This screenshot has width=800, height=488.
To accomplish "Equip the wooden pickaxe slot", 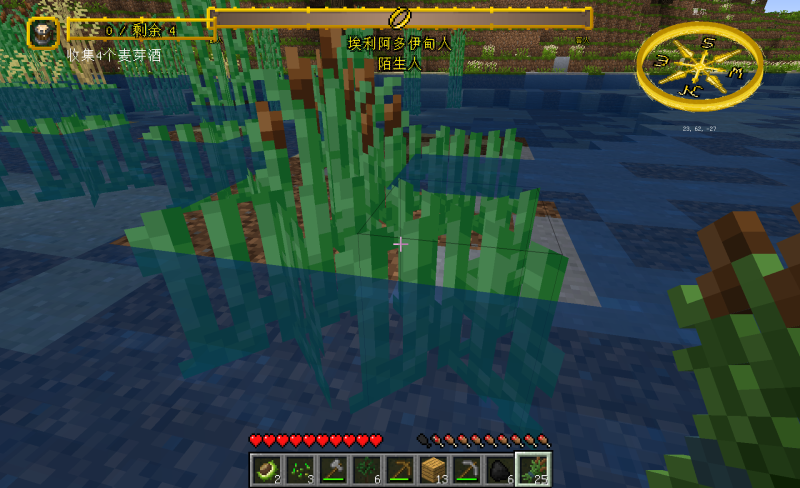I will click(399, 470).
